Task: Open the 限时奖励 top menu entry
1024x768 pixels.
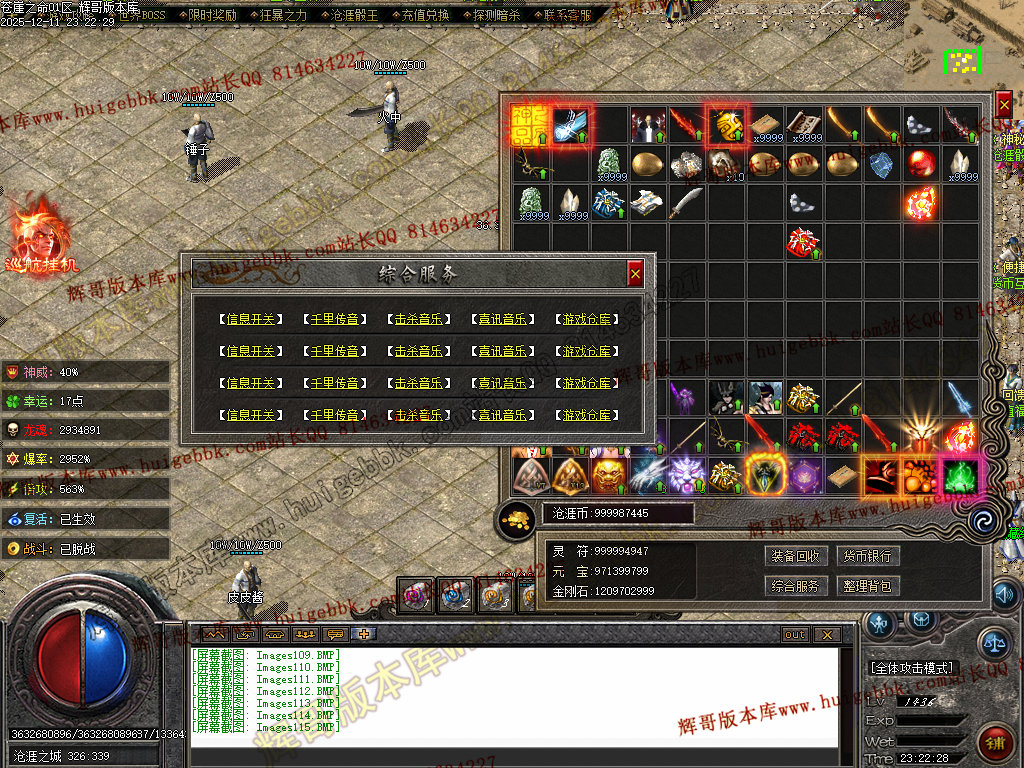Action: point(212,15)
